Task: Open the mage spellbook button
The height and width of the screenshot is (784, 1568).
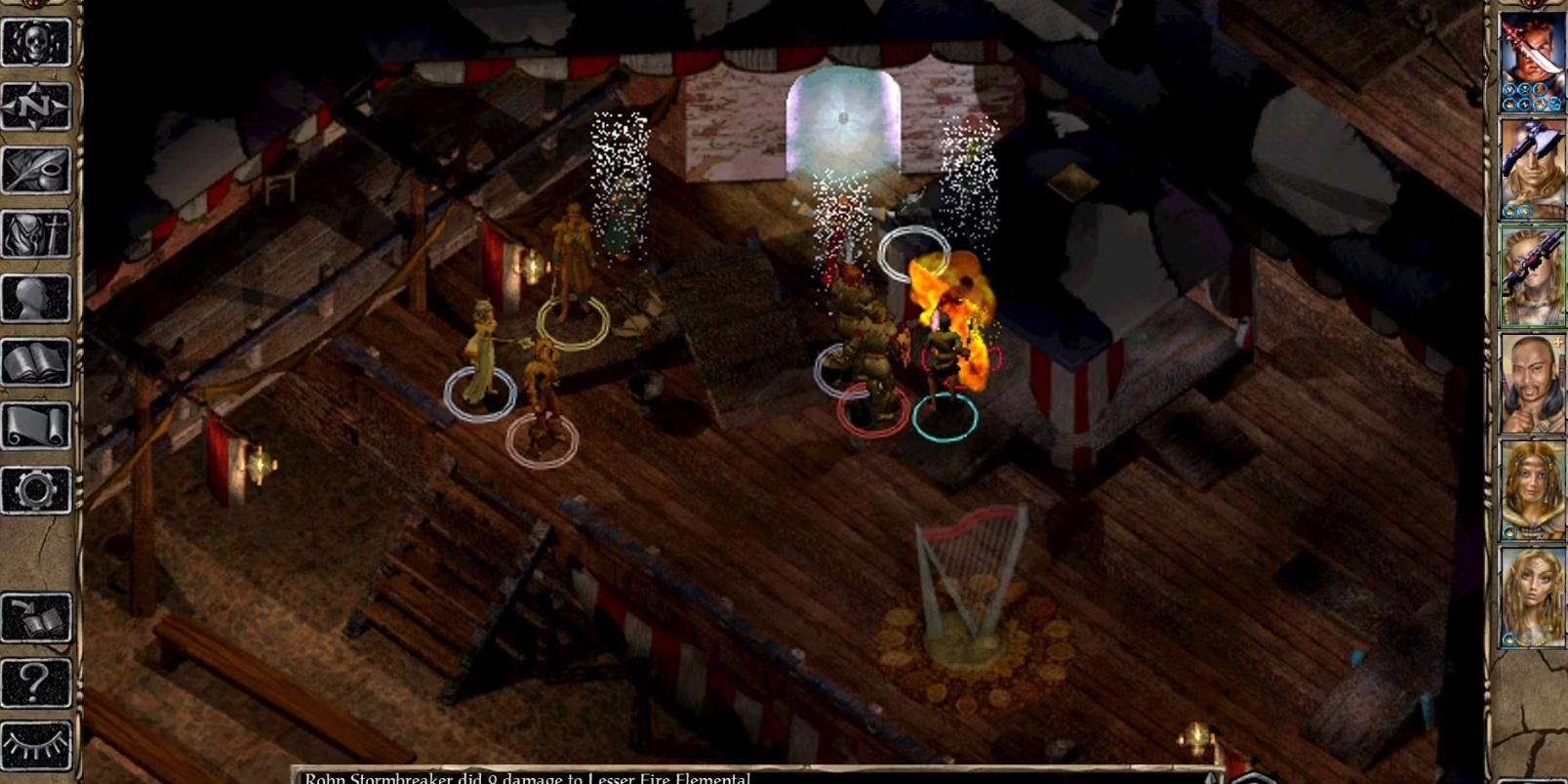Action: pyautogui.click(x=36, y=362)
